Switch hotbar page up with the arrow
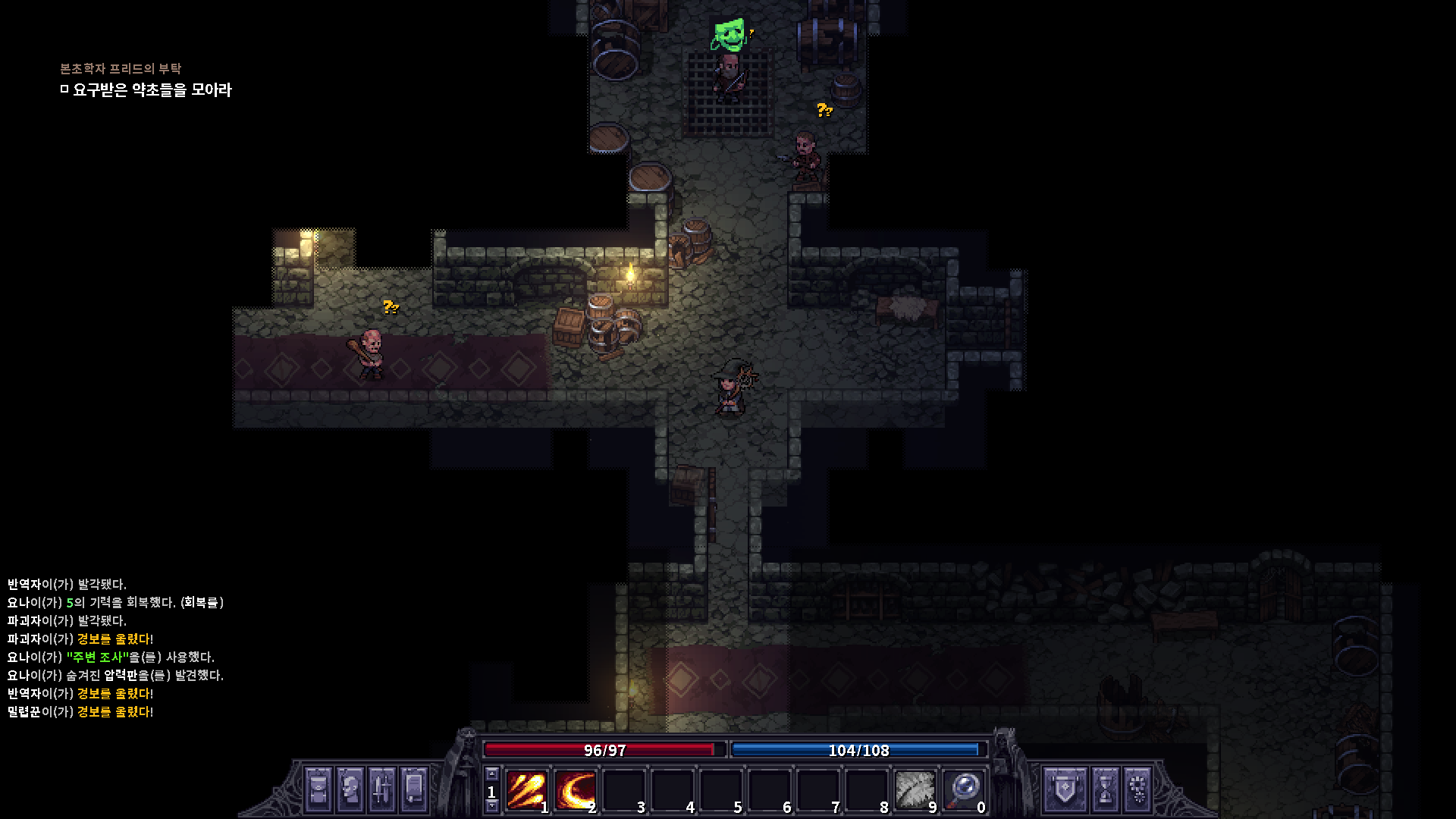The height and width of the screenshot is (819, 1456). pos(492,774)
